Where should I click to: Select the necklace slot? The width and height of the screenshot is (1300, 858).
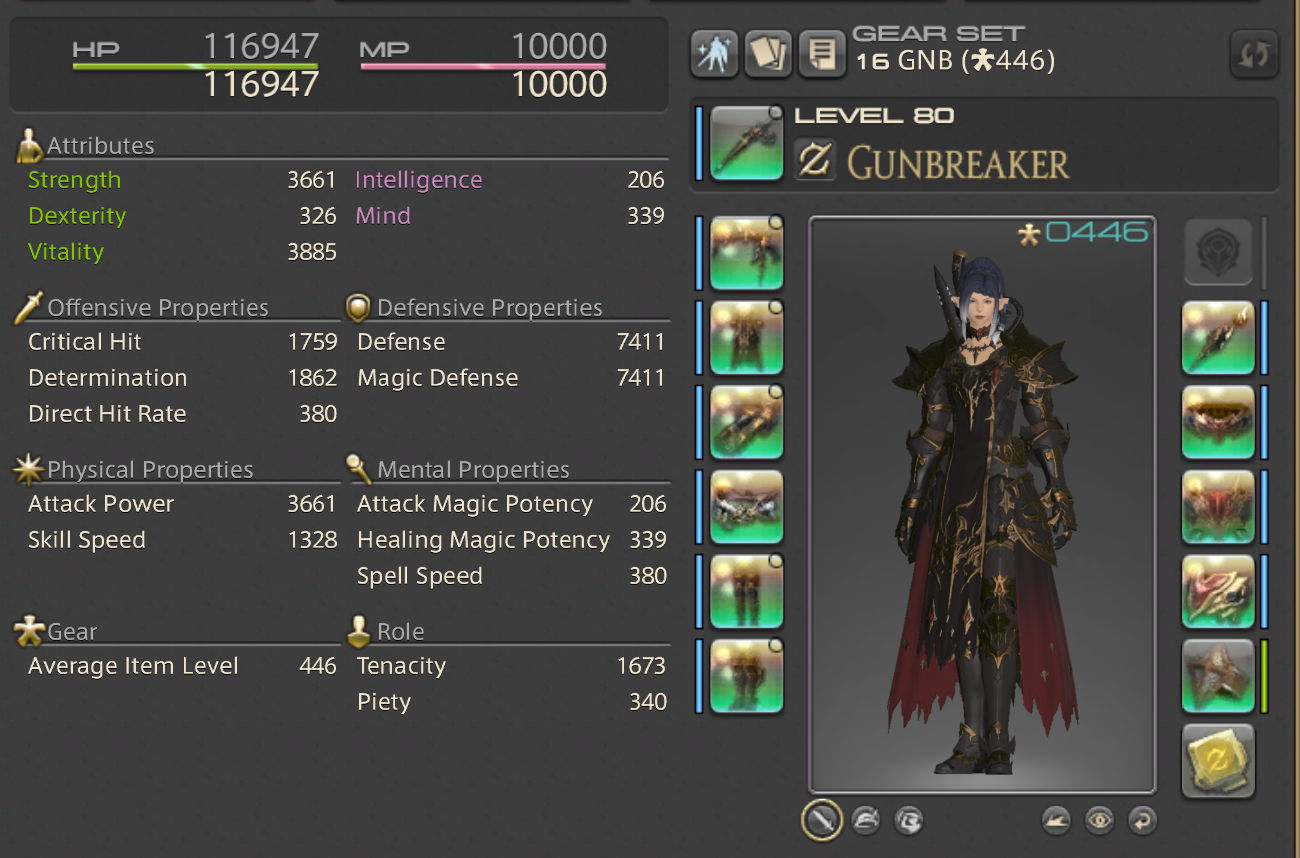coord(1217,421)
